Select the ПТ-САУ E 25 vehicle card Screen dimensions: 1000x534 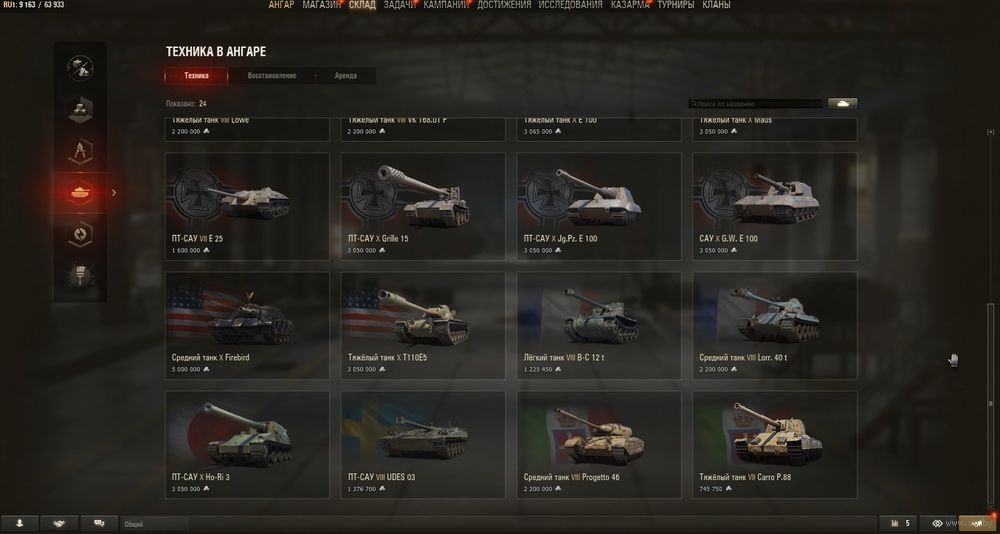247,206
